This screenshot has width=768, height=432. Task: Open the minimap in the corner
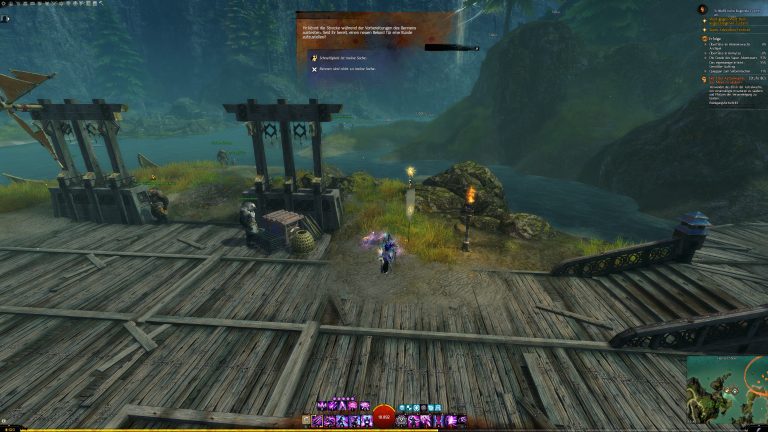727,391
